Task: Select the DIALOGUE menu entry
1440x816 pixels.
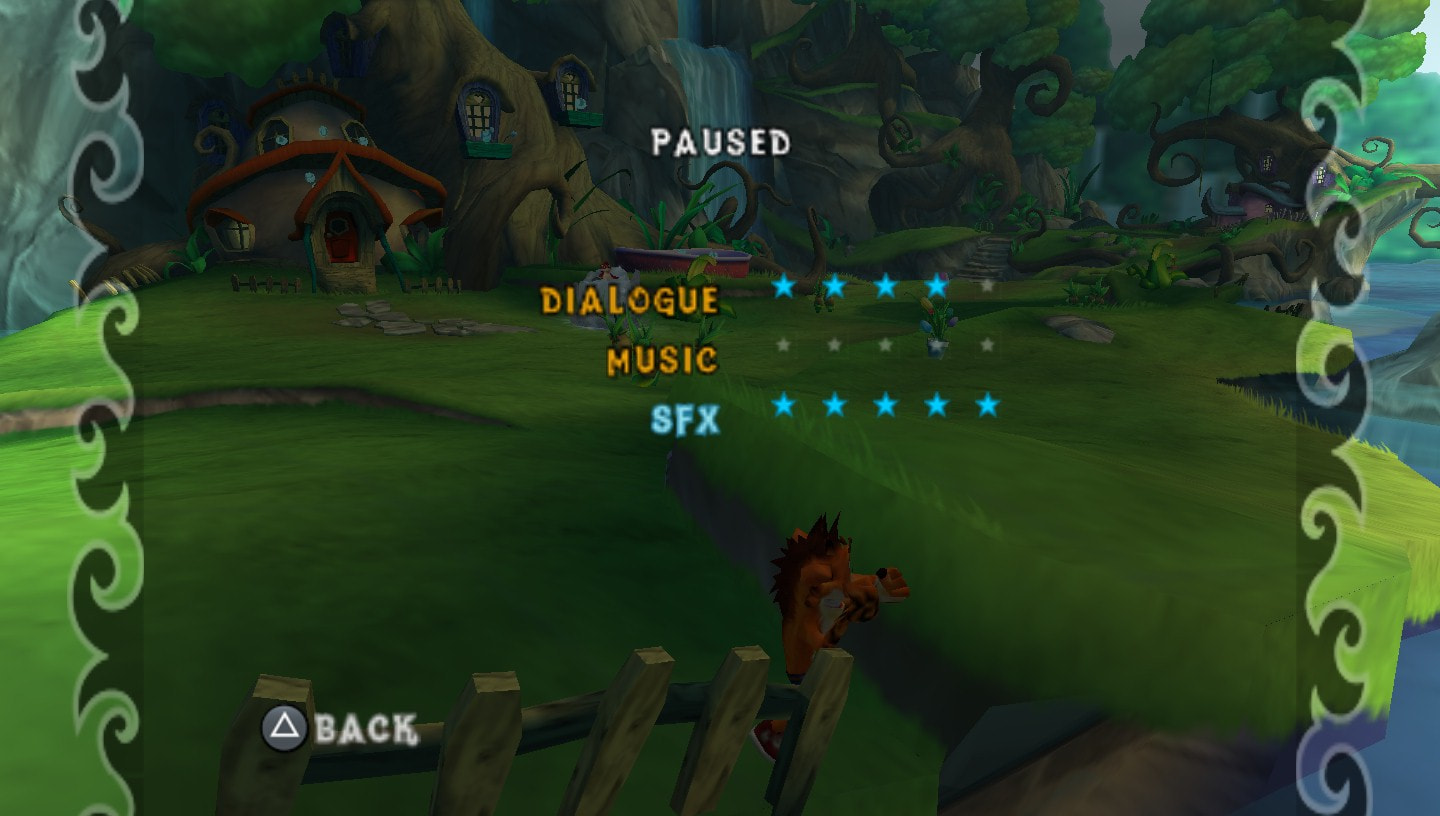Action: [630, 297]
